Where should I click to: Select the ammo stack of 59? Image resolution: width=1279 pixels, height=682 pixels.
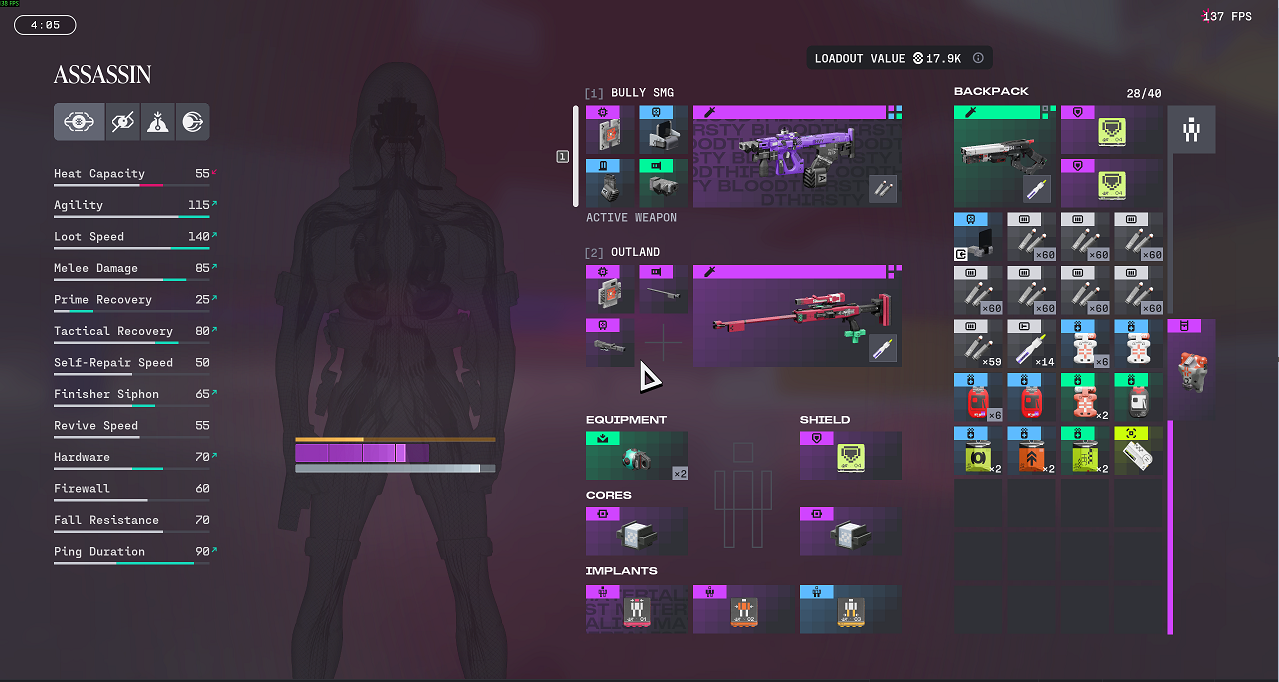click(x=978, y=344)
